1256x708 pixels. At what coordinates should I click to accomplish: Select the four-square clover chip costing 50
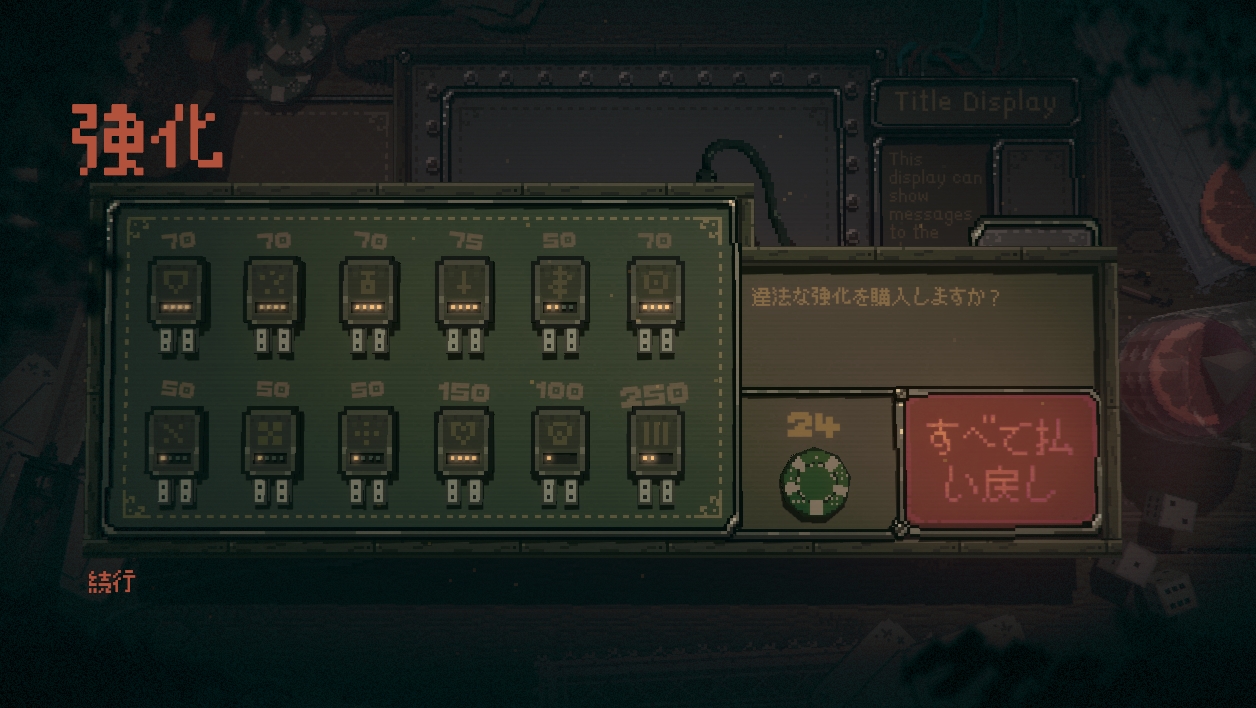coord(272,442)
